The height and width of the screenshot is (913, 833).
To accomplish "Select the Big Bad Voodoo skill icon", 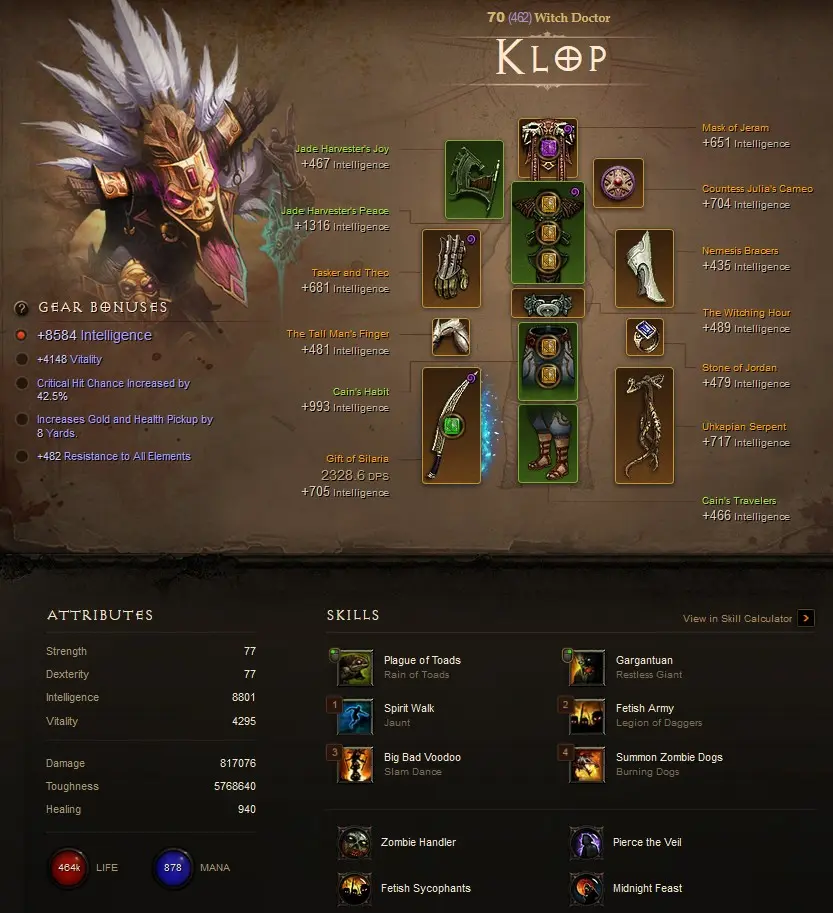I will [x=355, y=764].
